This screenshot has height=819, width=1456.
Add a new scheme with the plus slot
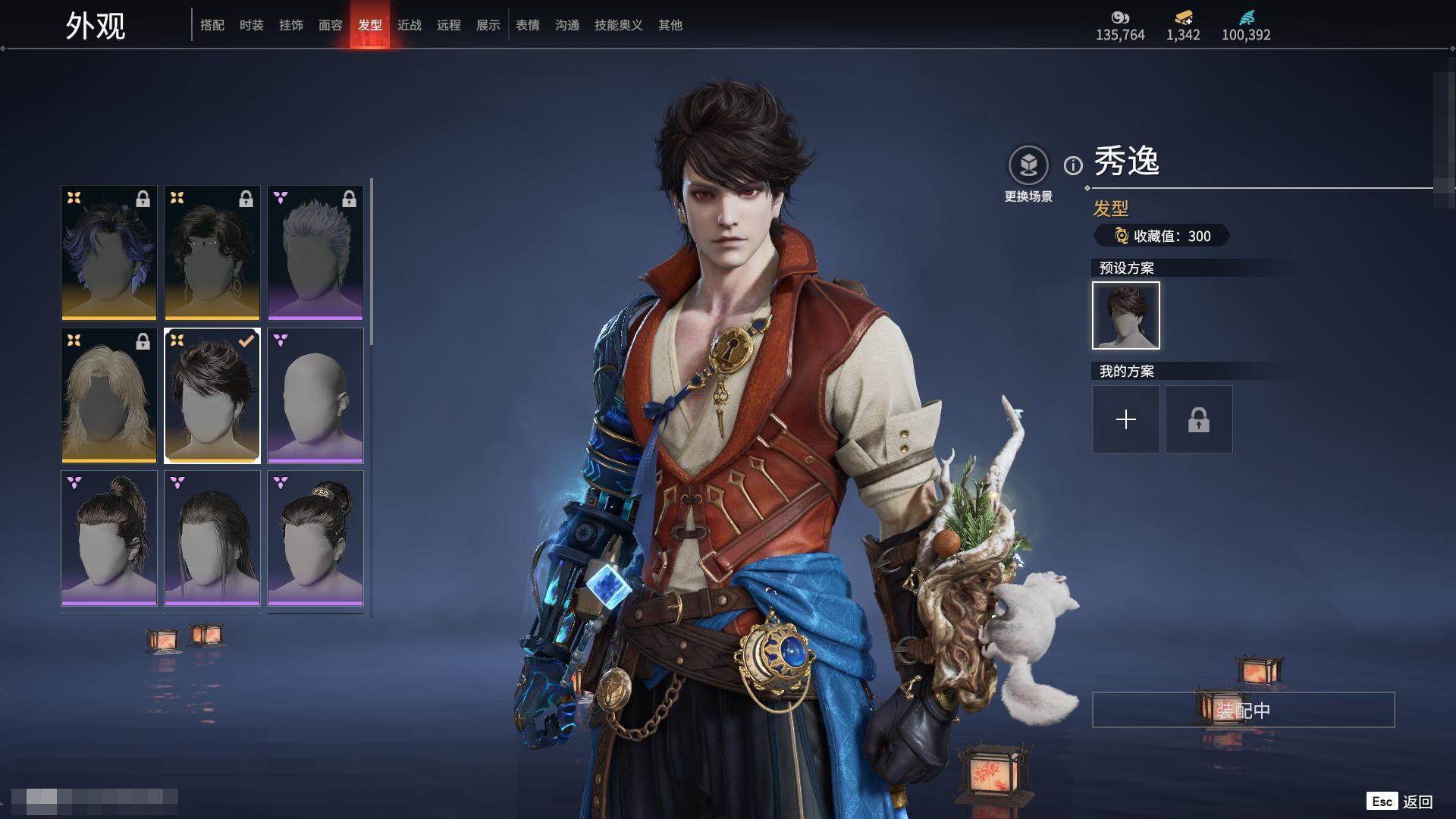1126,419
